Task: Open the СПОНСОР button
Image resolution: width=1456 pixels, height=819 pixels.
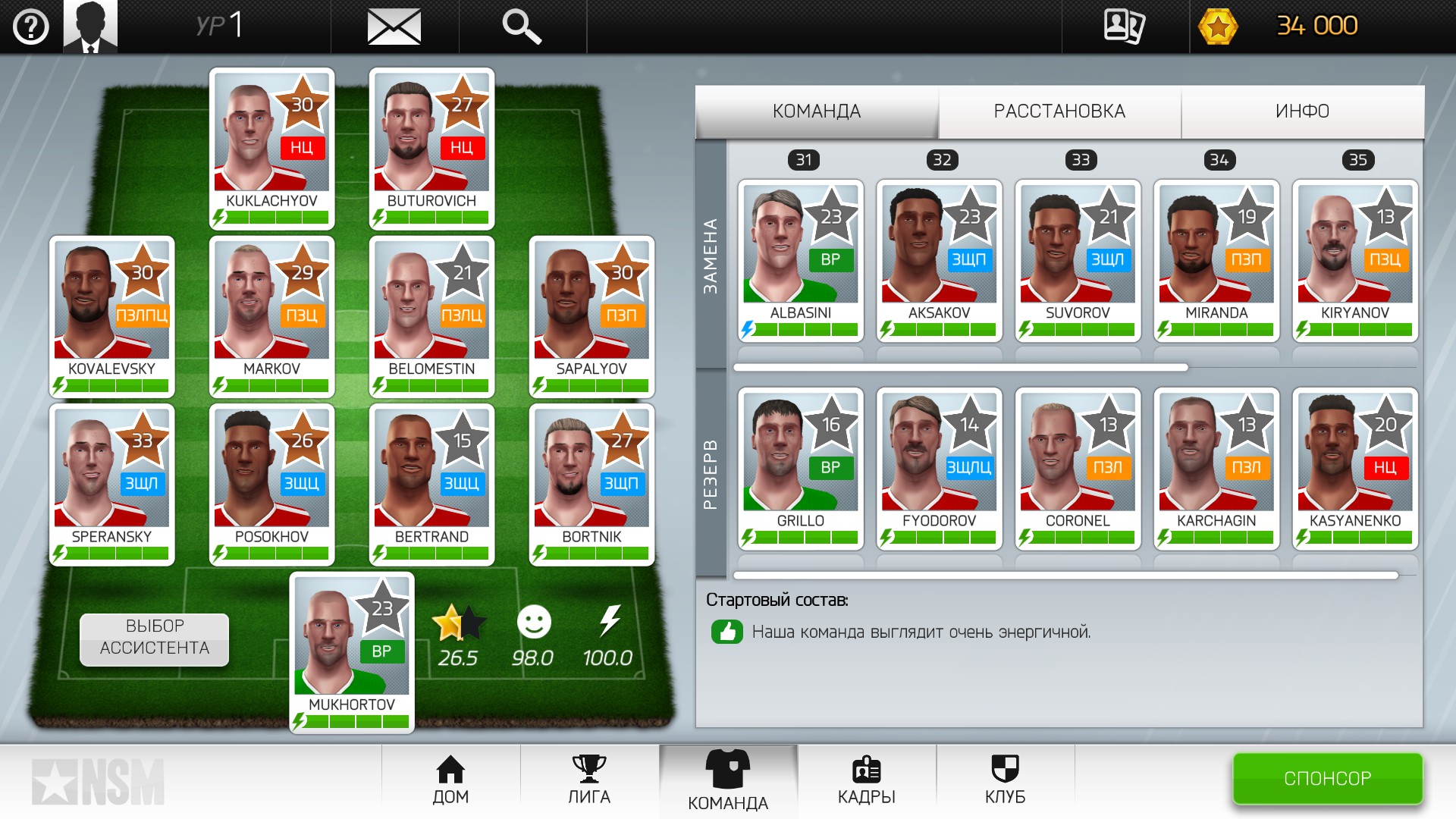Action: 1327,778
